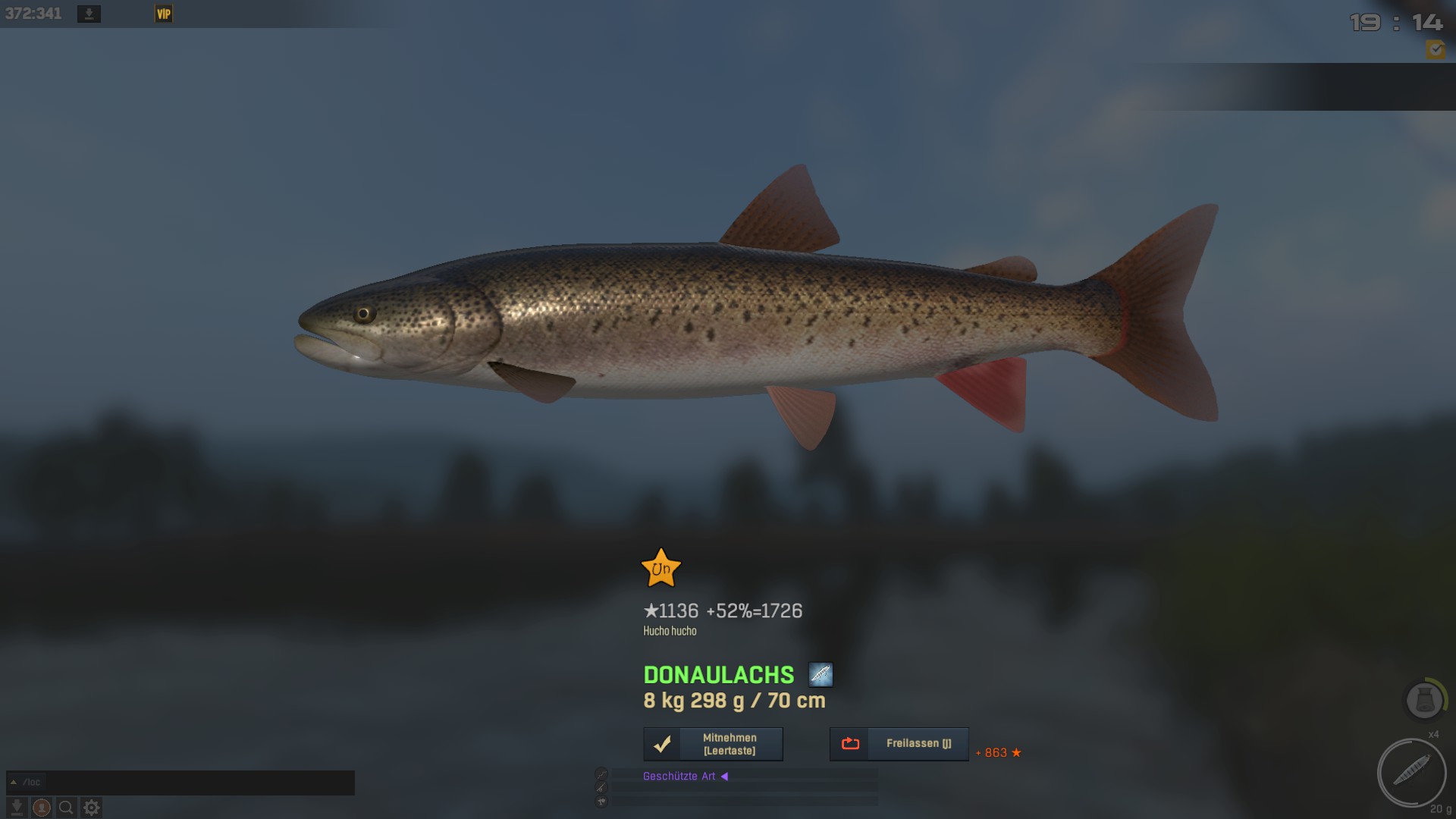Click the Geschützte Art notice
Image resolution: width=1456 pixels, height=819 pixels.
[679, 776]
